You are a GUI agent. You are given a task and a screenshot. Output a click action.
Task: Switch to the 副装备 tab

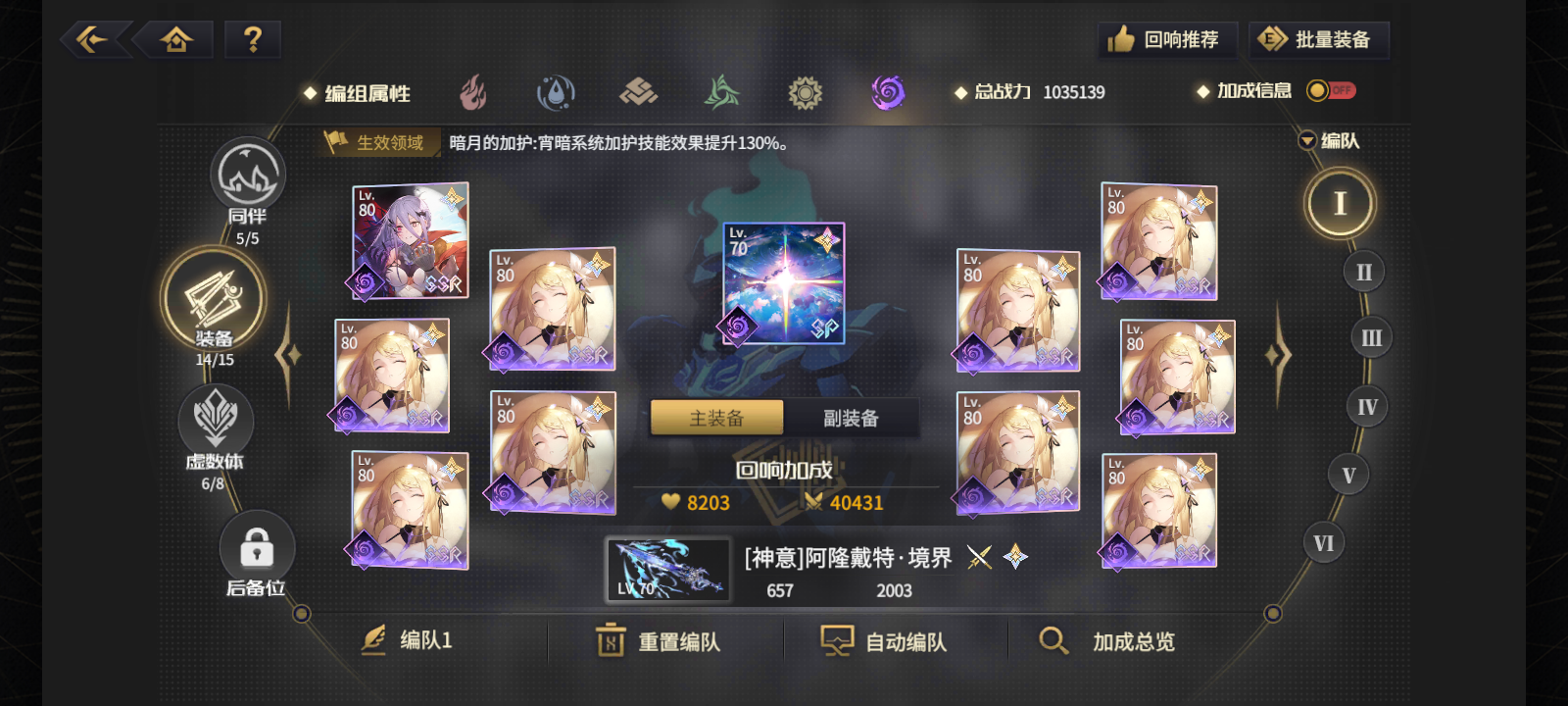[852, 417]
